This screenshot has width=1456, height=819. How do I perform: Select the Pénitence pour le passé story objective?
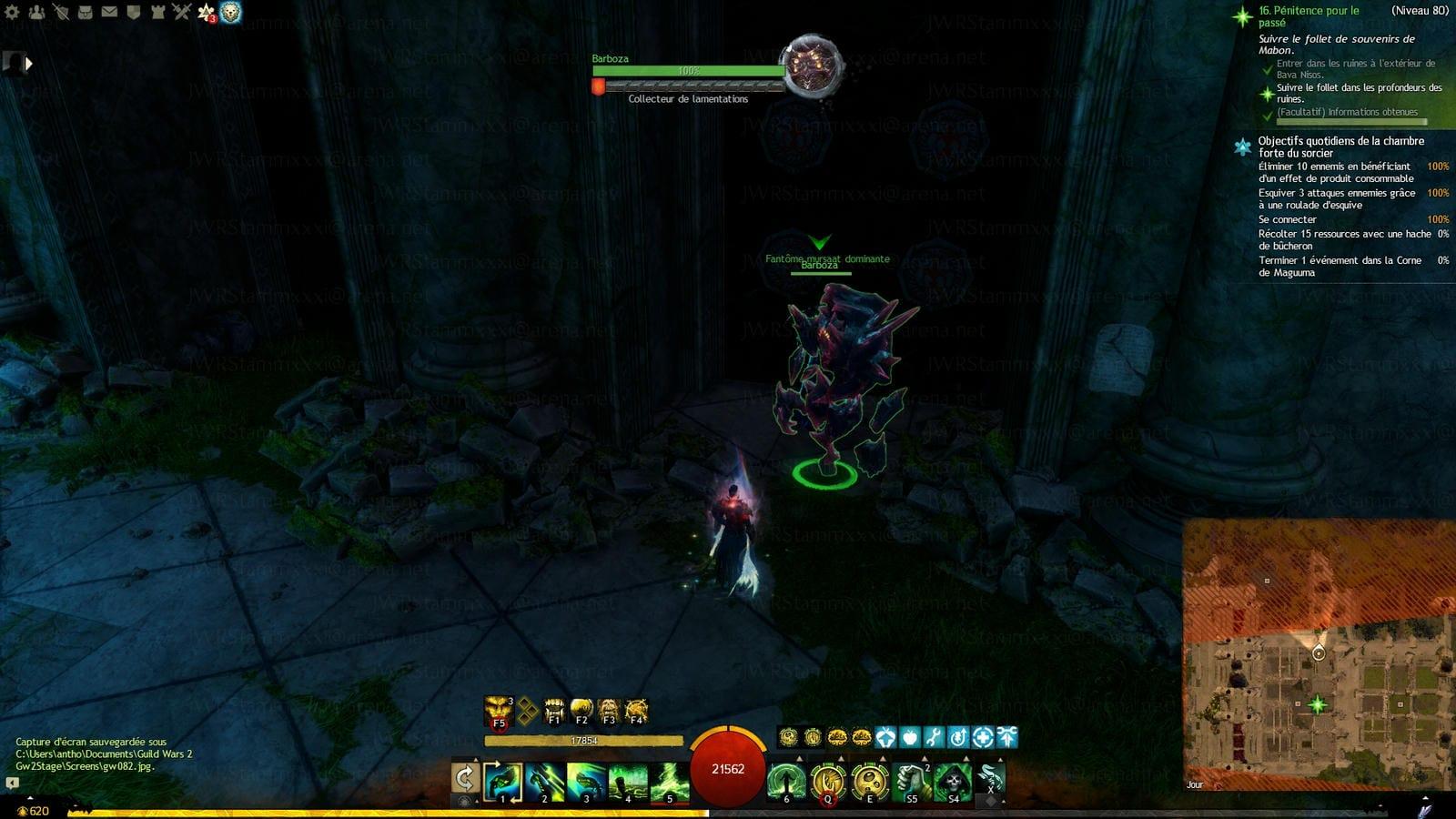[1309, 16]
